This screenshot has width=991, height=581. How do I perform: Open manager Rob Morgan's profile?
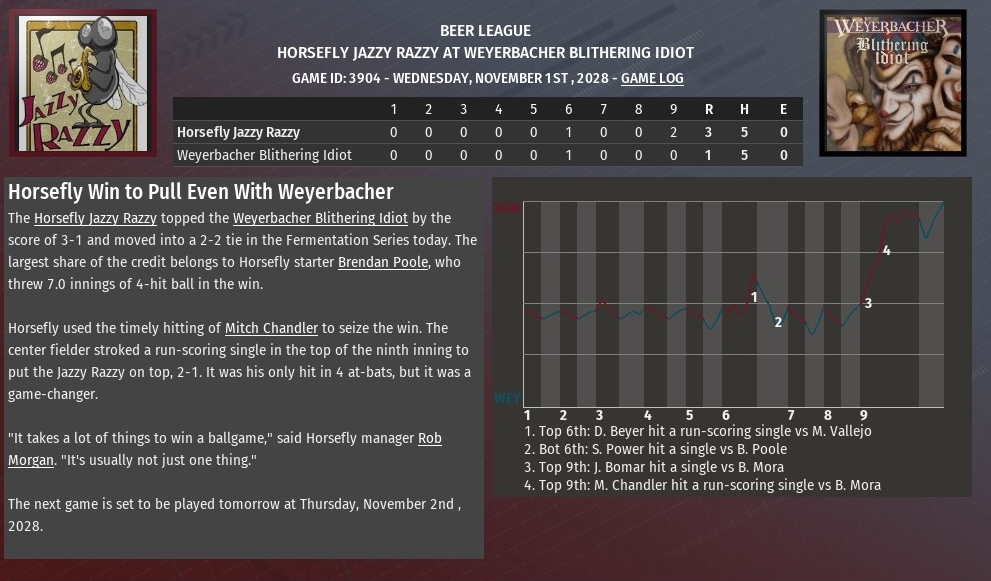point(430,438)
